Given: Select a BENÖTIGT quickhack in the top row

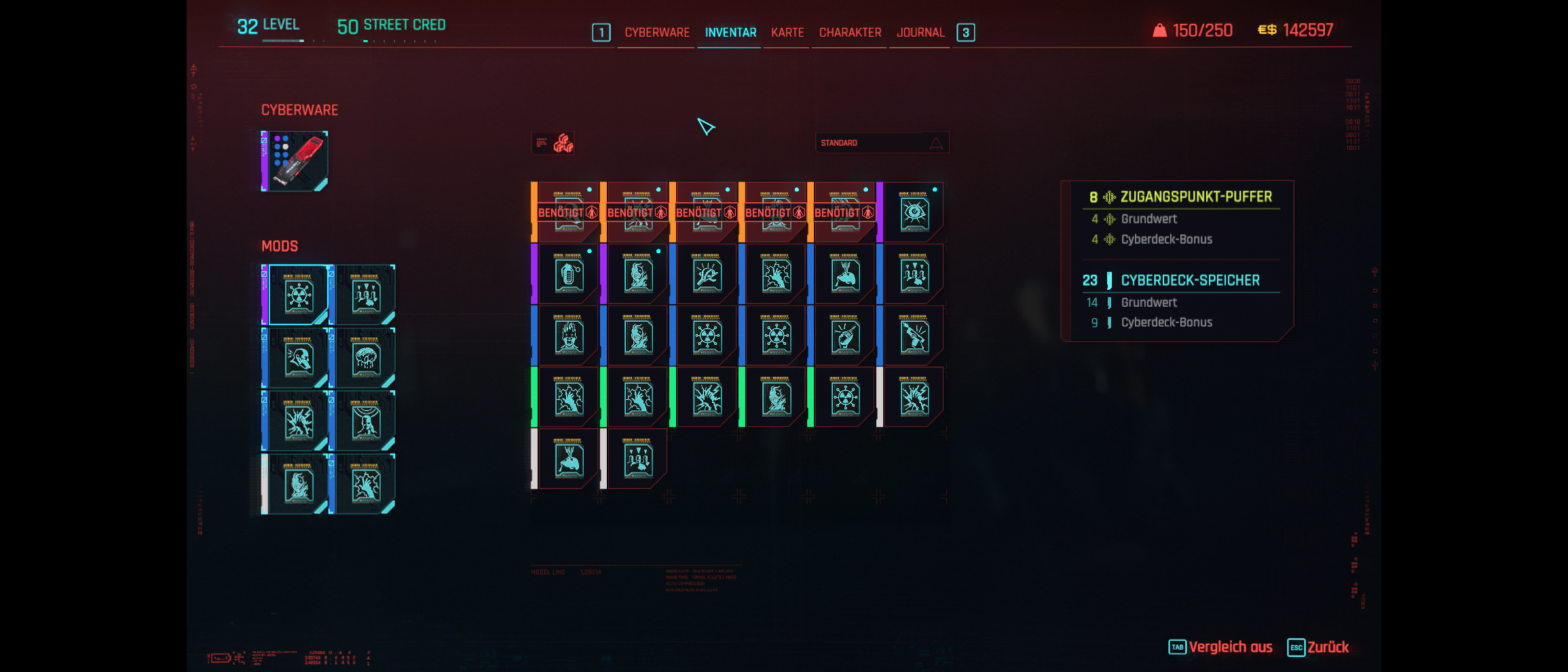Looking at the screenshot, I should (x=568, y=211).
